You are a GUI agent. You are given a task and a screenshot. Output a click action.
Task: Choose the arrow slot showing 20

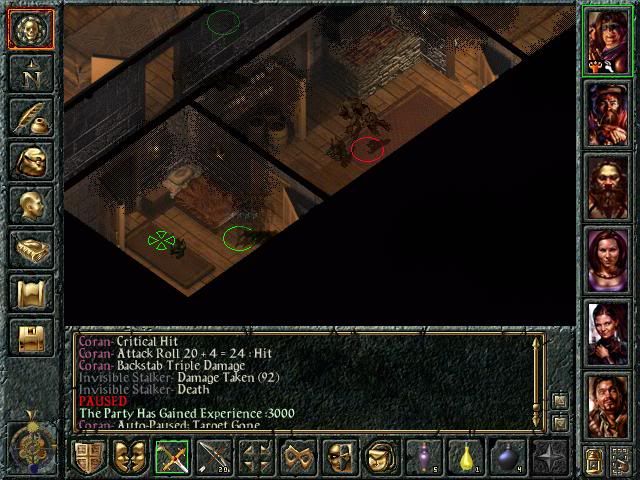pyautogui.click(x=214, y=458)
